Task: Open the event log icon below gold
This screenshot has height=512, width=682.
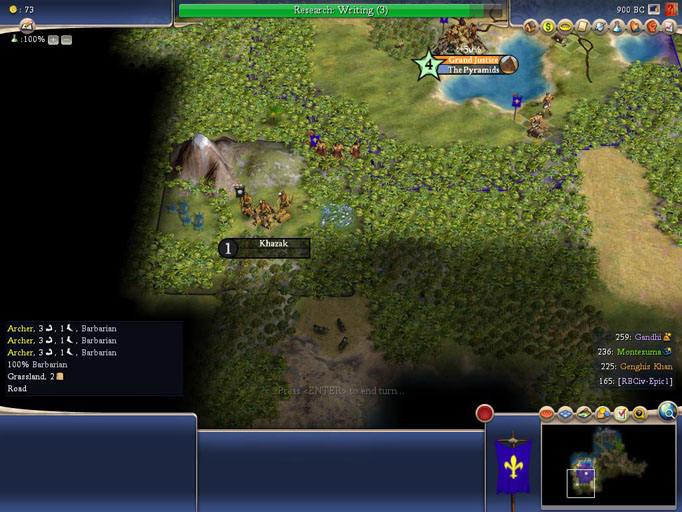Action: pyautogui.click(x=27, y=27)
